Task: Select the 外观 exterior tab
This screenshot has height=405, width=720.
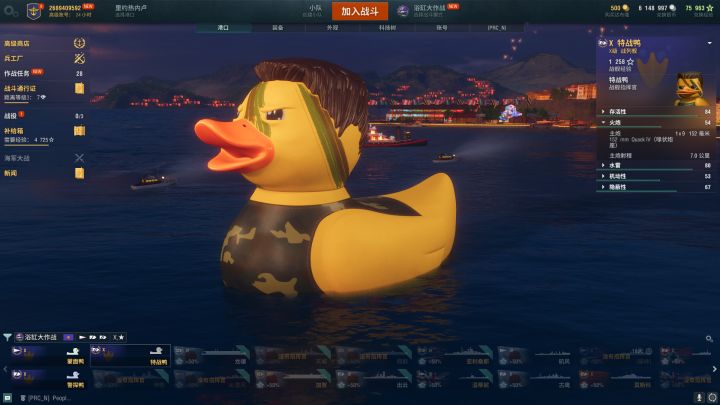Action: click(x=332, y=28)
